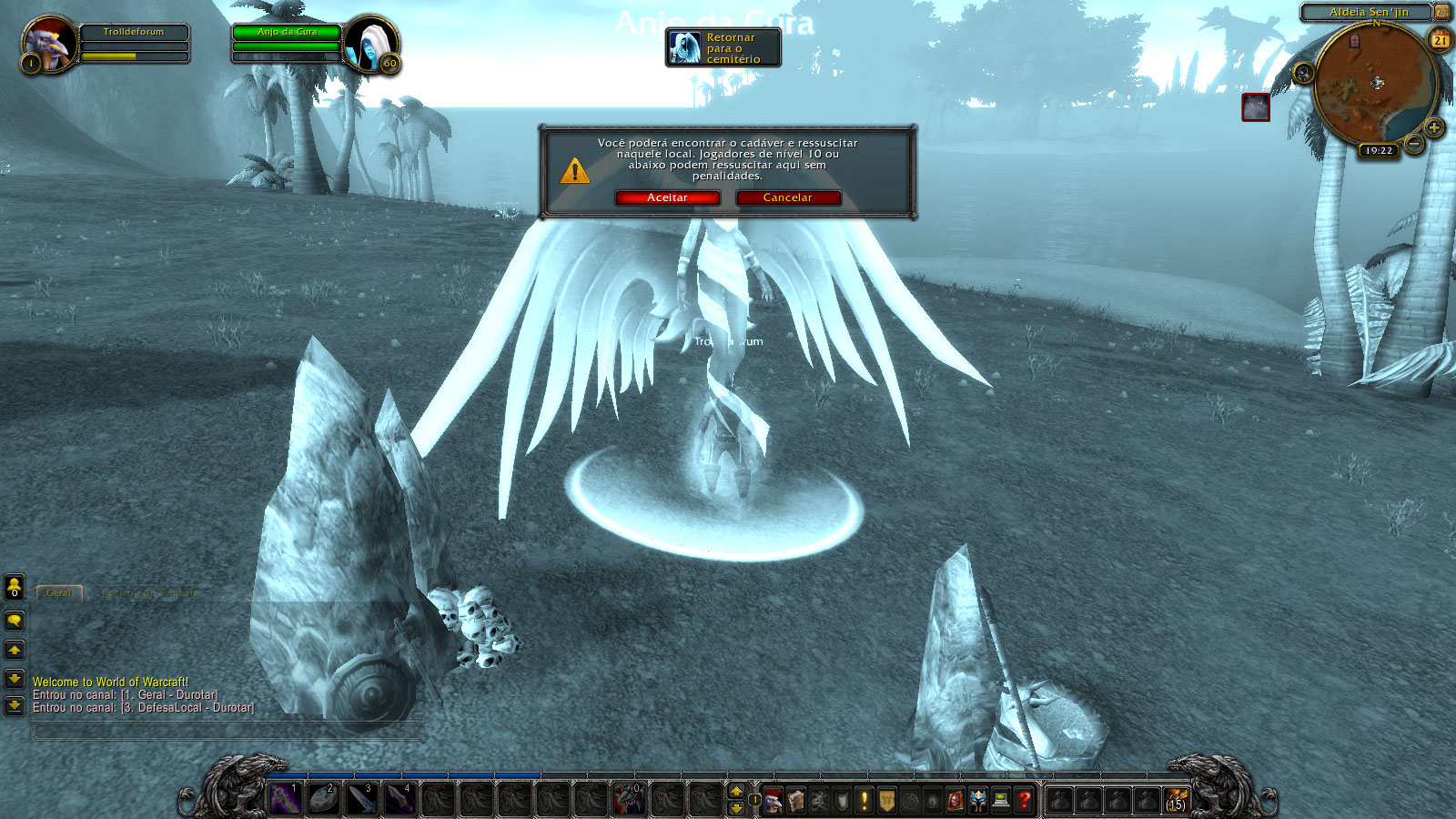Open the chat menu speech bubble button
This screenshot has height=819, width=1456.
click(15, 621)
